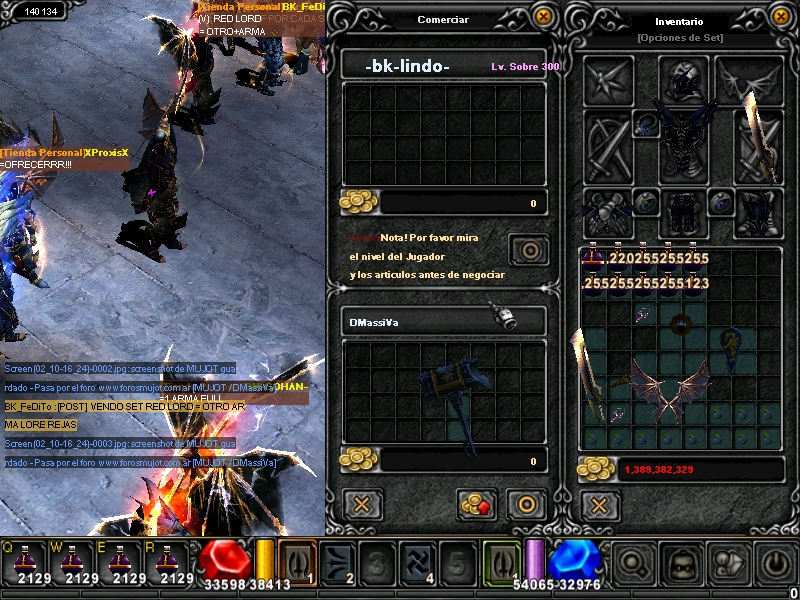This screenshot has height=600, width=800.
Task: Open the Opciones de Set info
Action: 680,37
